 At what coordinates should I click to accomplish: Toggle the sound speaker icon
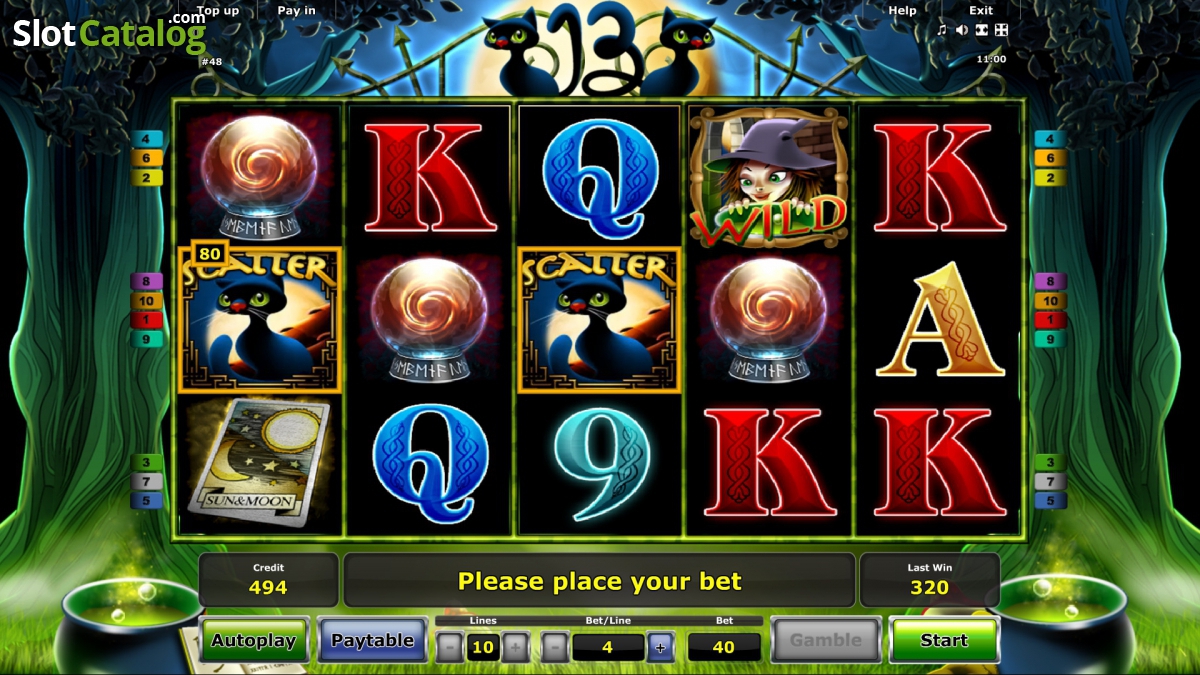(x=961, y=30)
